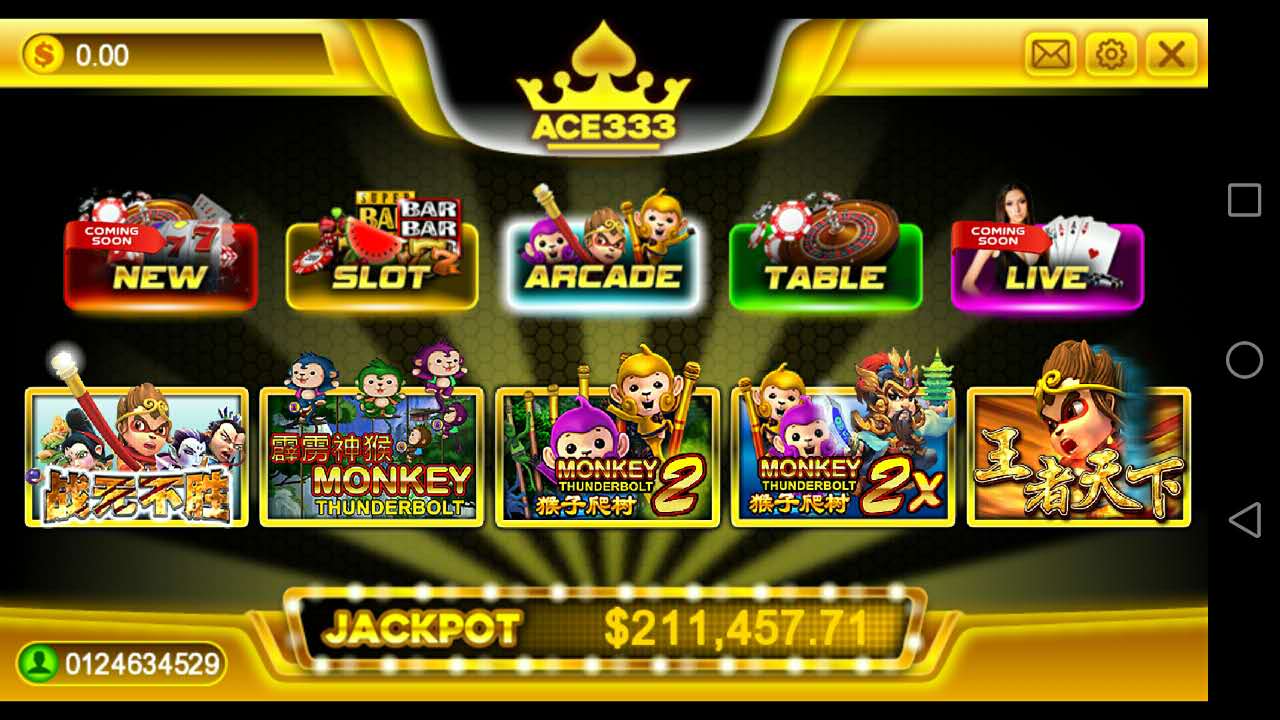This screenshot has height=720, width=1280.
Task: Click the player ID 0124634529
Action: [140, 662]
